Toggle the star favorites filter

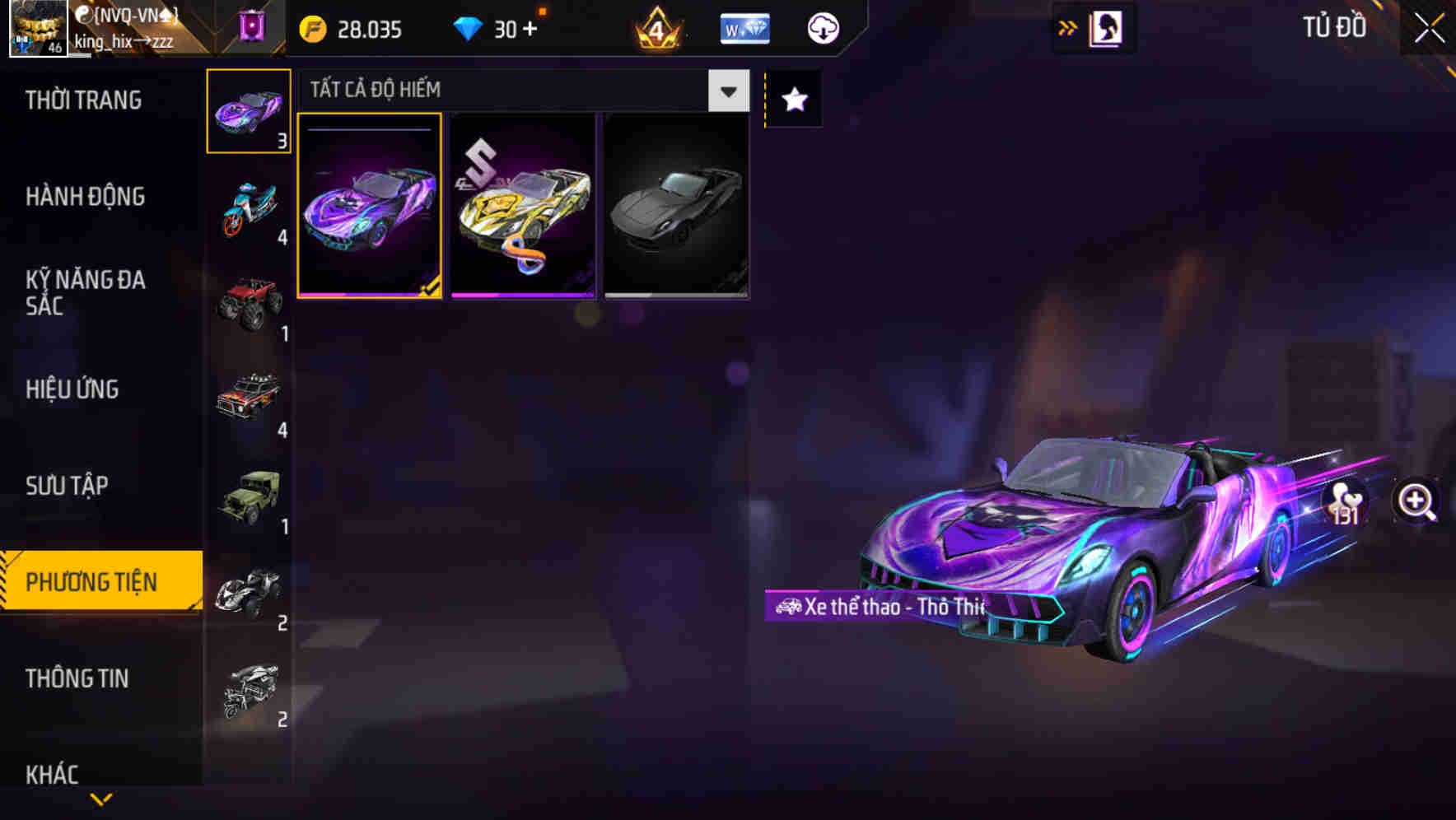click(x=793, y=100)
